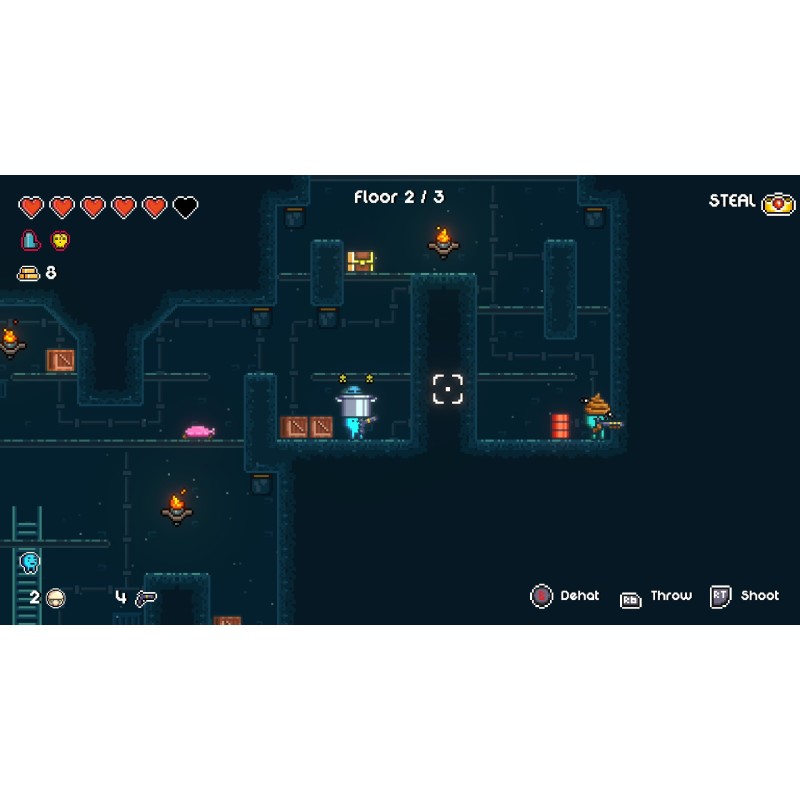The width and height of the screenshot is (800, 800).
Task: Click the blue character portrait icon
Action: [29, 562]
